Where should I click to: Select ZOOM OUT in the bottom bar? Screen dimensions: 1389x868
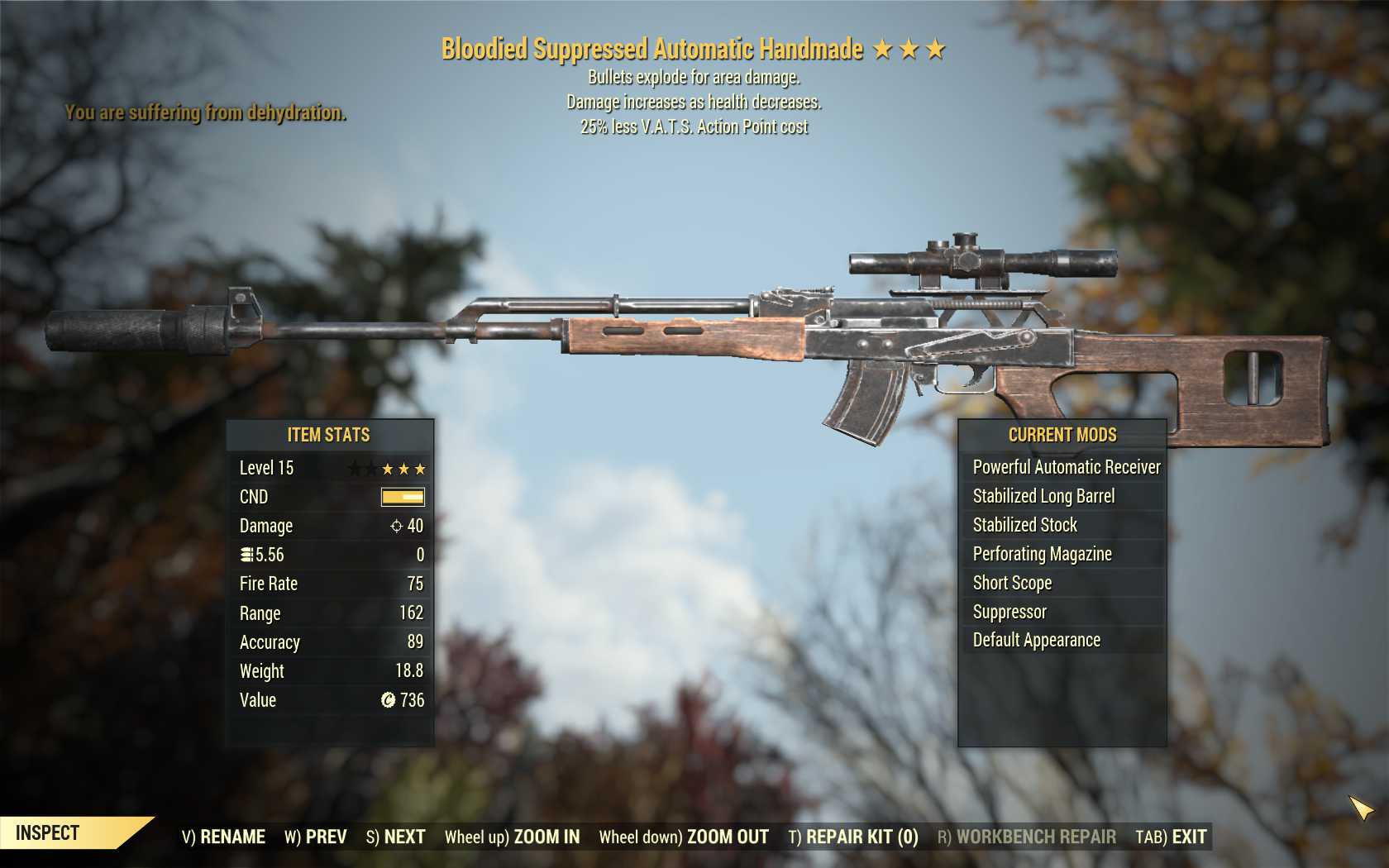tap(684, 837)
